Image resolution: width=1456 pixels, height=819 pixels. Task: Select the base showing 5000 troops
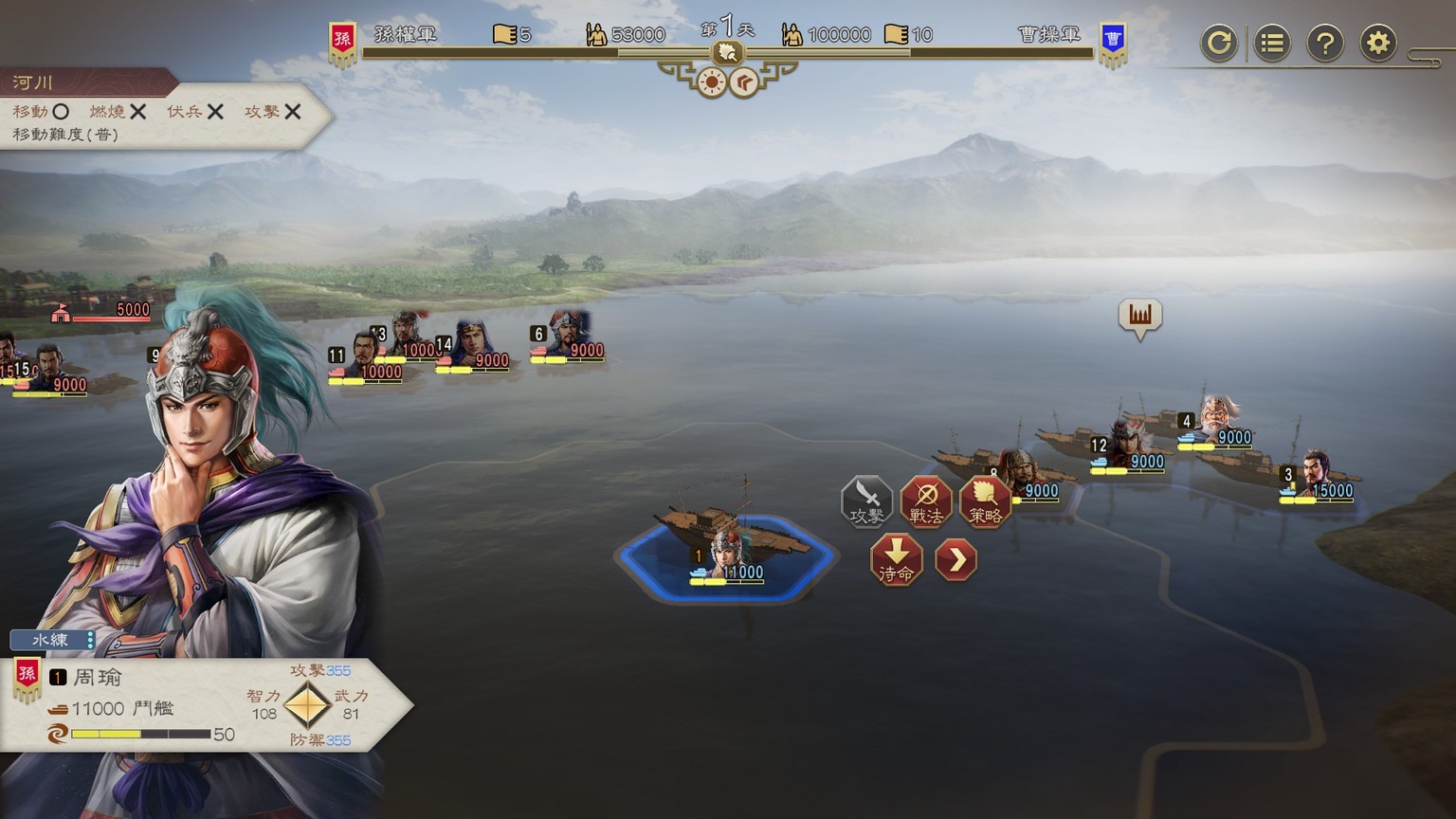(x=102, y=311)
